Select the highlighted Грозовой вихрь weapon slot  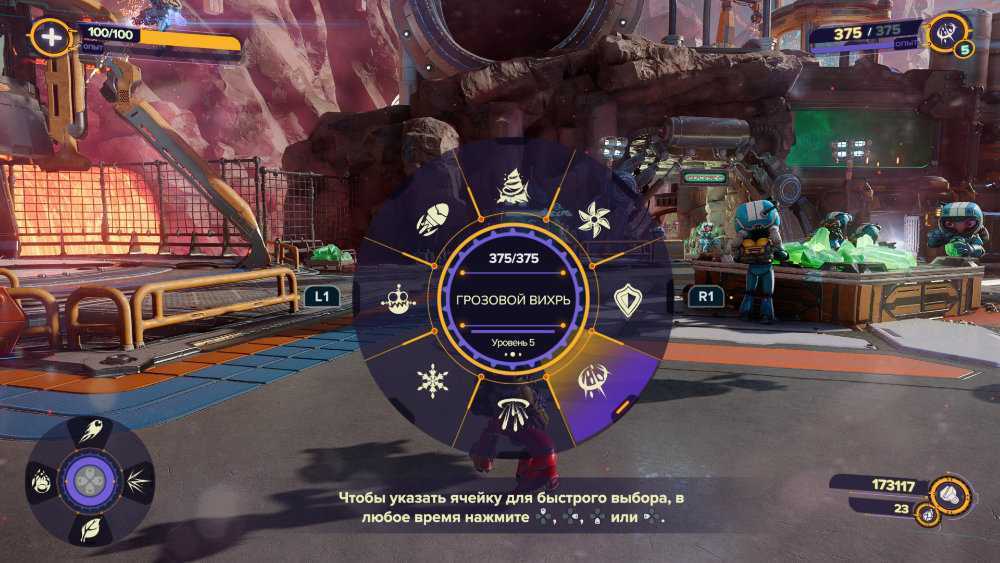(594, 379)
